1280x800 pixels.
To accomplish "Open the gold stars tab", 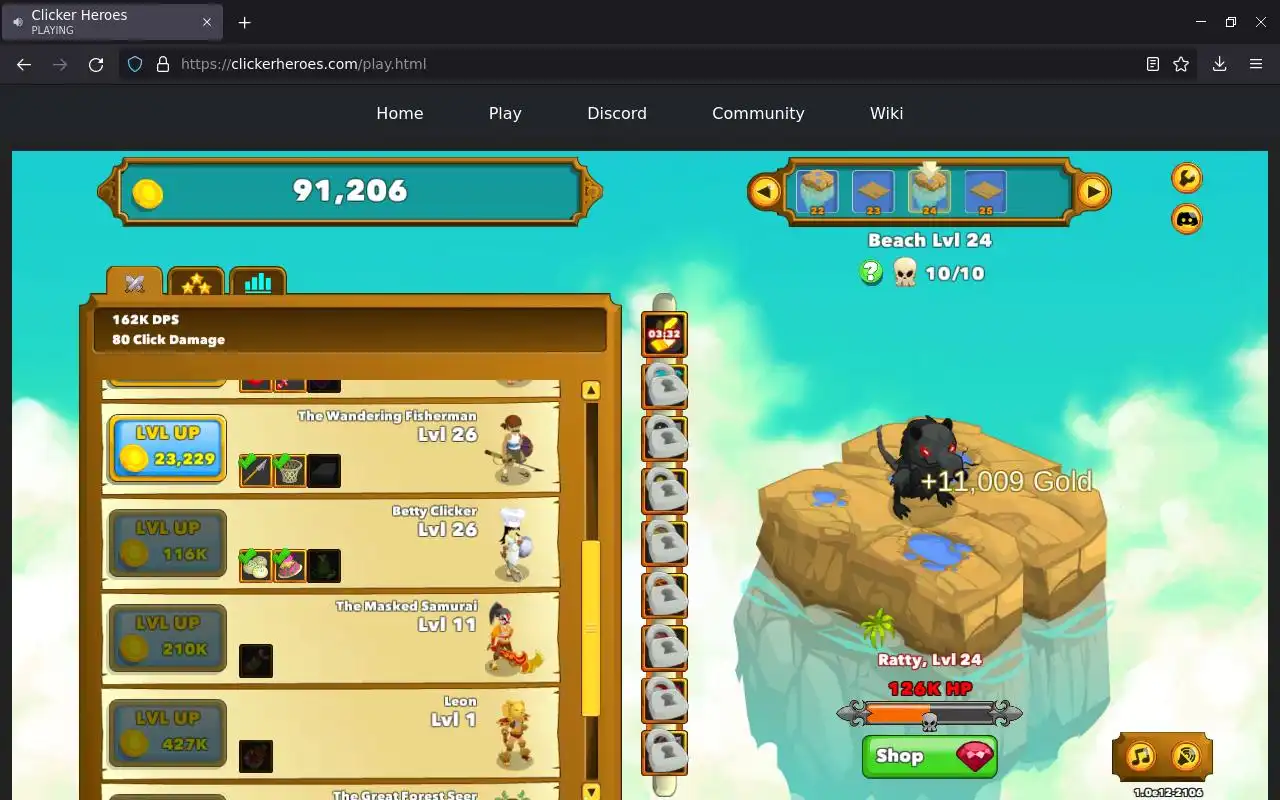I will [x=196, y=284].
